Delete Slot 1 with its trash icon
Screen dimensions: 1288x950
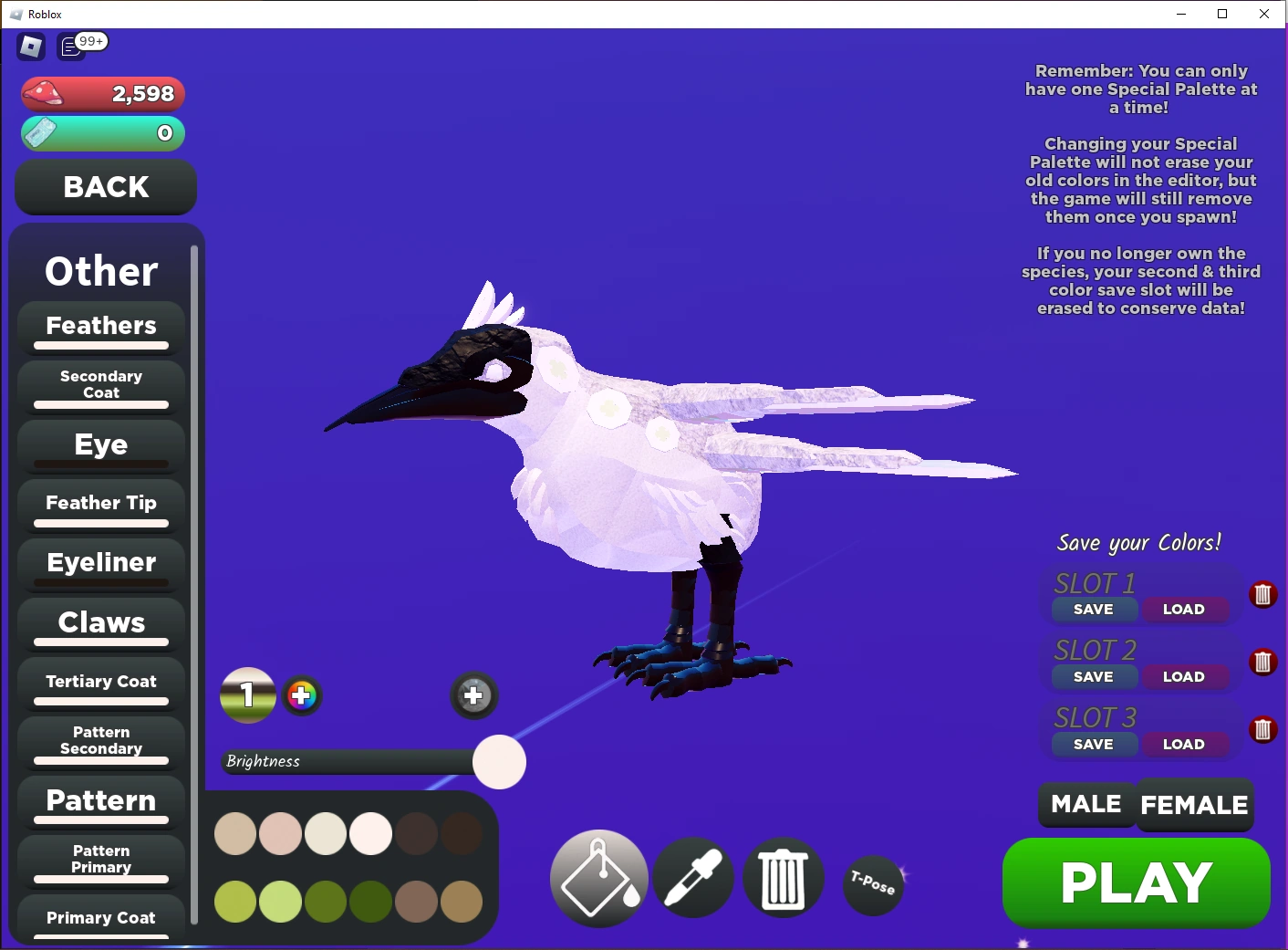[1262, 594]
